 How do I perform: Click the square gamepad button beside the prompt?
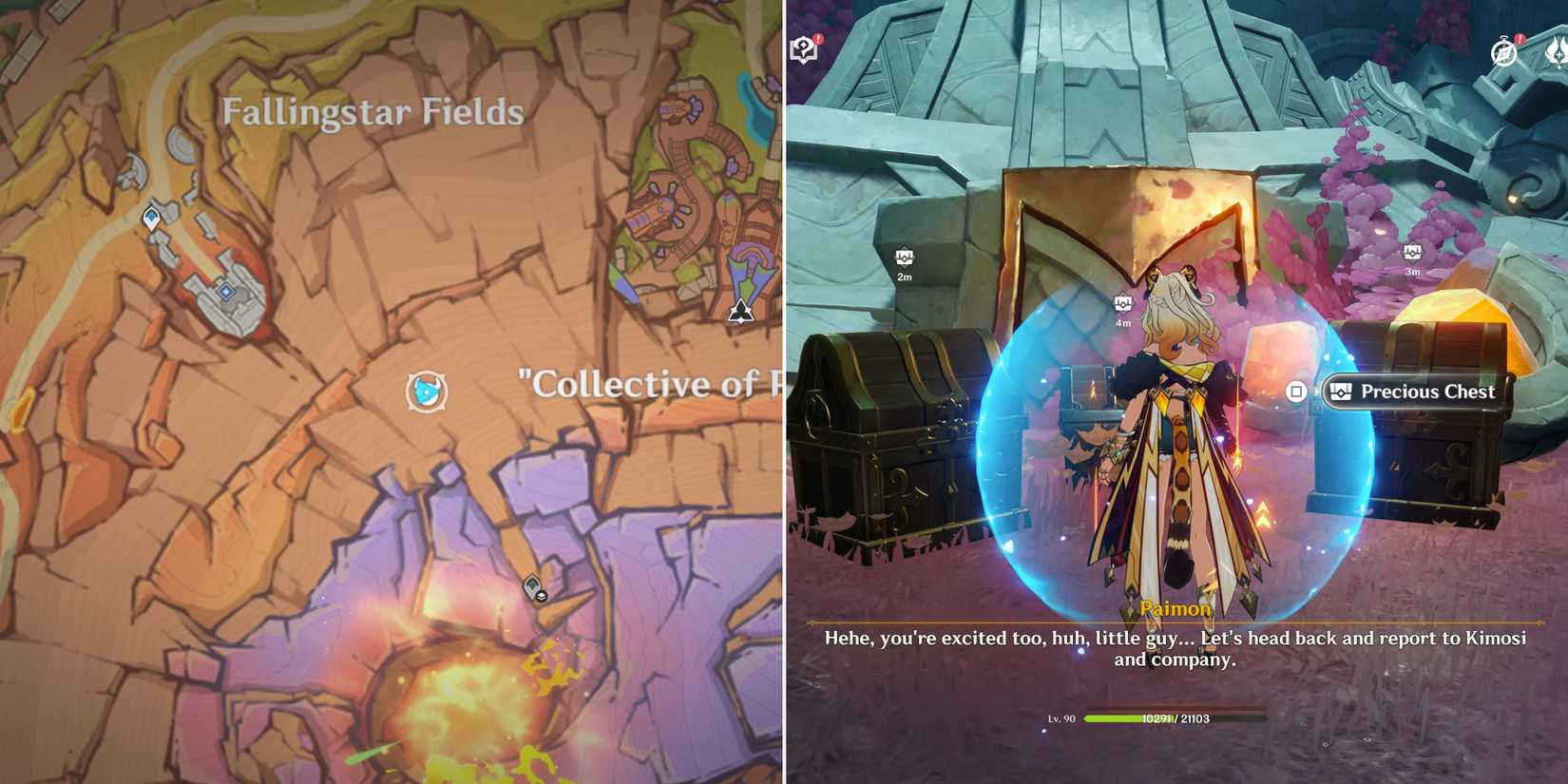(x=1298, y=392)
